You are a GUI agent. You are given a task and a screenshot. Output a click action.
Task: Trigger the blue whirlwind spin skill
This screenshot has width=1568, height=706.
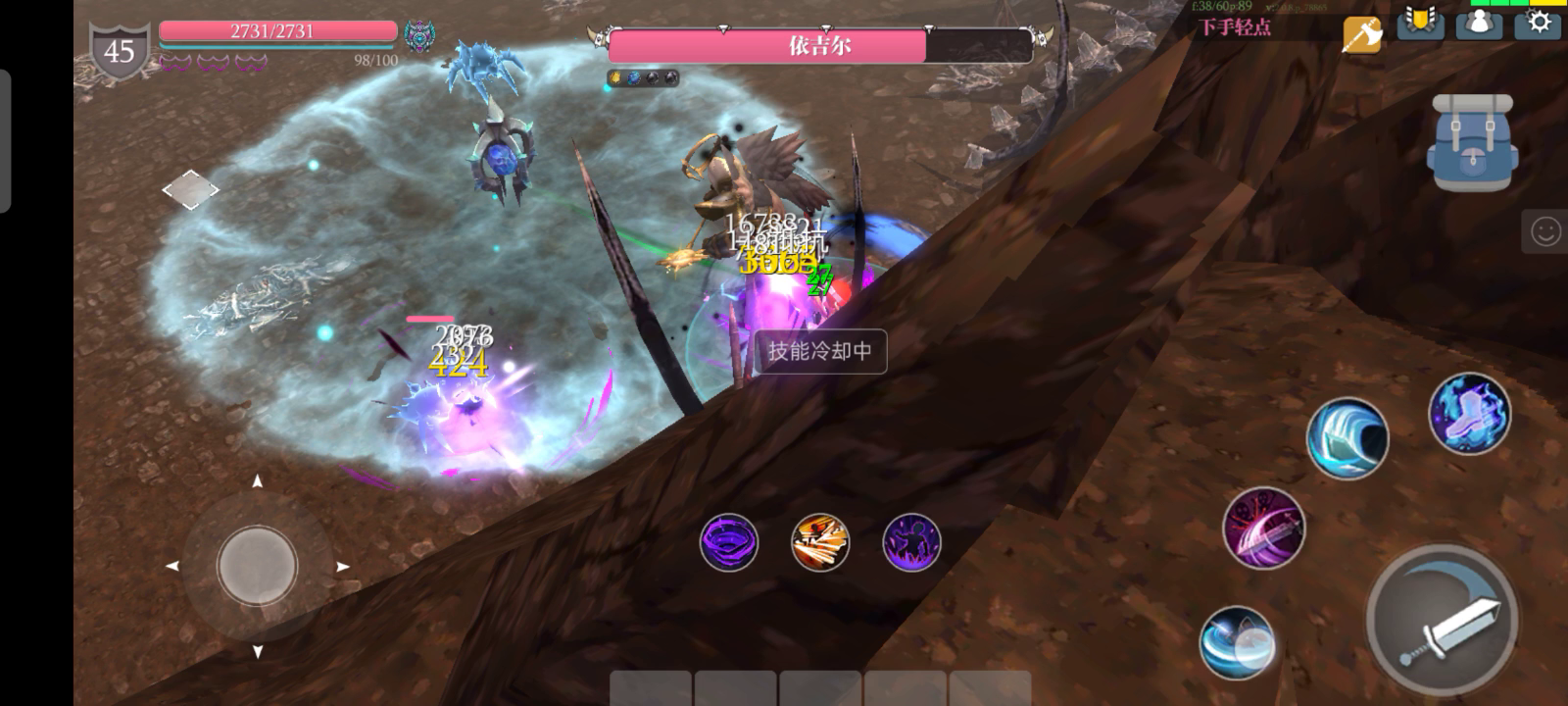tap(1237, 643)
